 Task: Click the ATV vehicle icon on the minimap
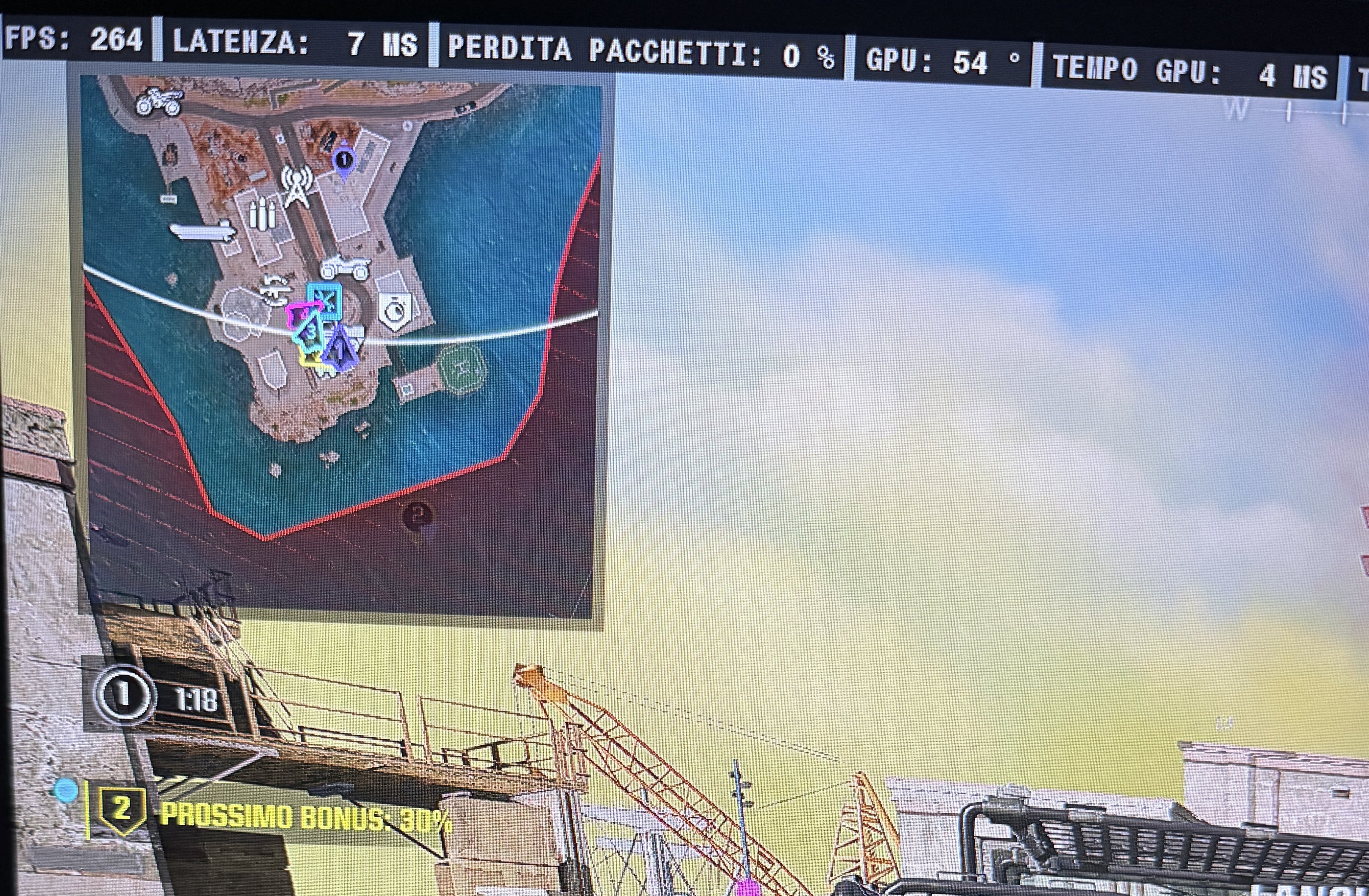click(345, 268)
